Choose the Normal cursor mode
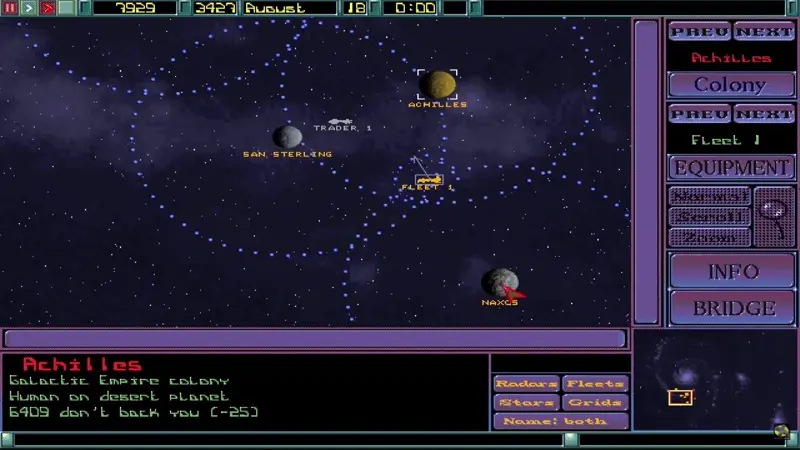Viewport: 800px width, 450px height. pos(708,196)
